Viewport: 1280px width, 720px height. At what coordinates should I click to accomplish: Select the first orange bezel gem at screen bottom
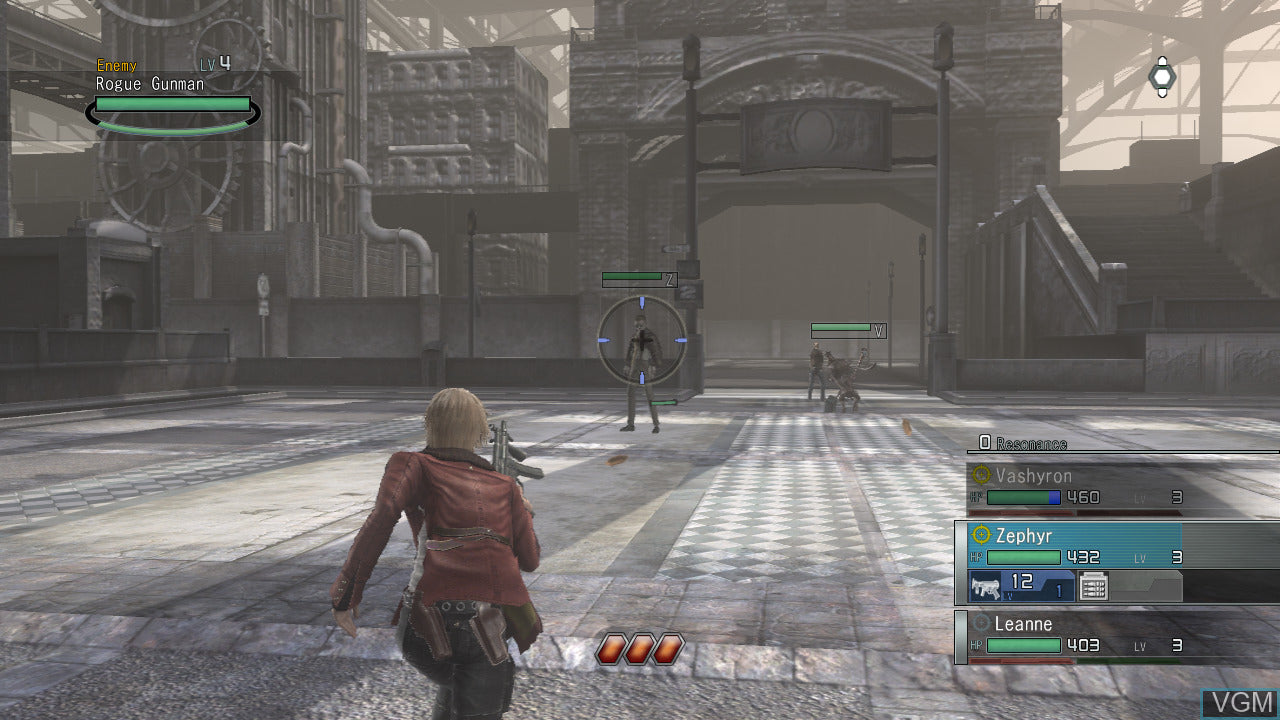(612, 648)
